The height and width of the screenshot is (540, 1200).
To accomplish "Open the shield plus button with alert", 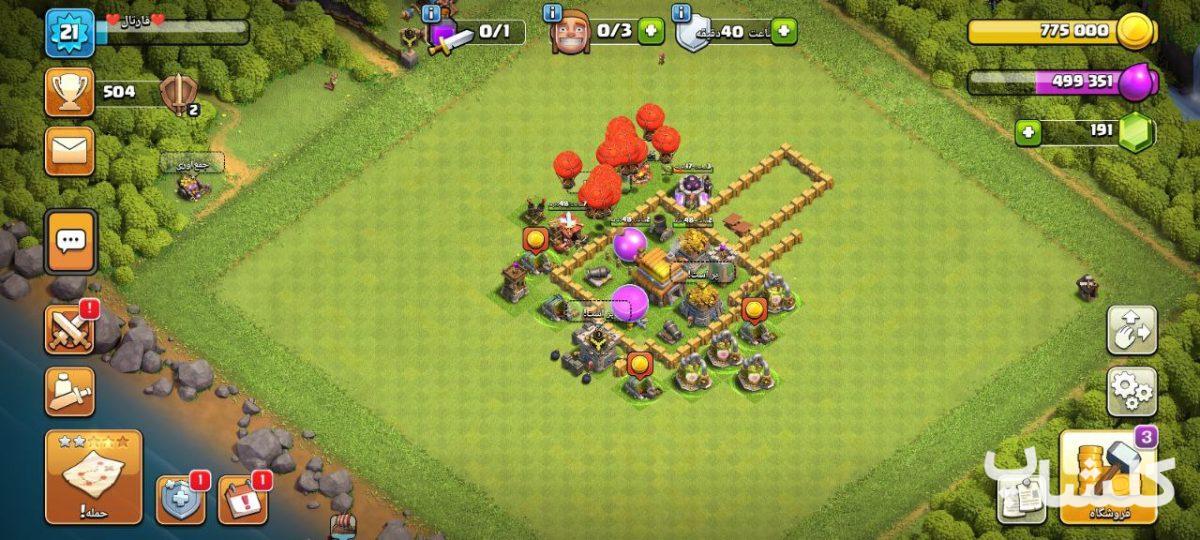I will tap(180, 499).
